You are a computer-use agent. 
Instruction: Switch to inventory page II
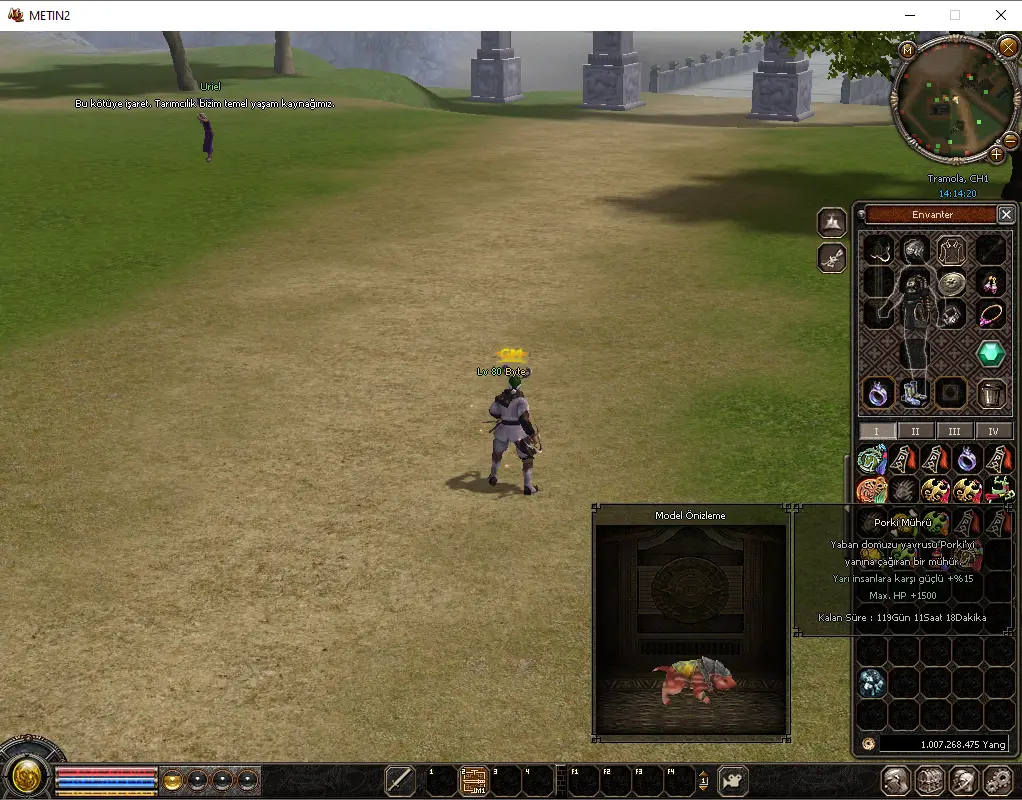915,431
